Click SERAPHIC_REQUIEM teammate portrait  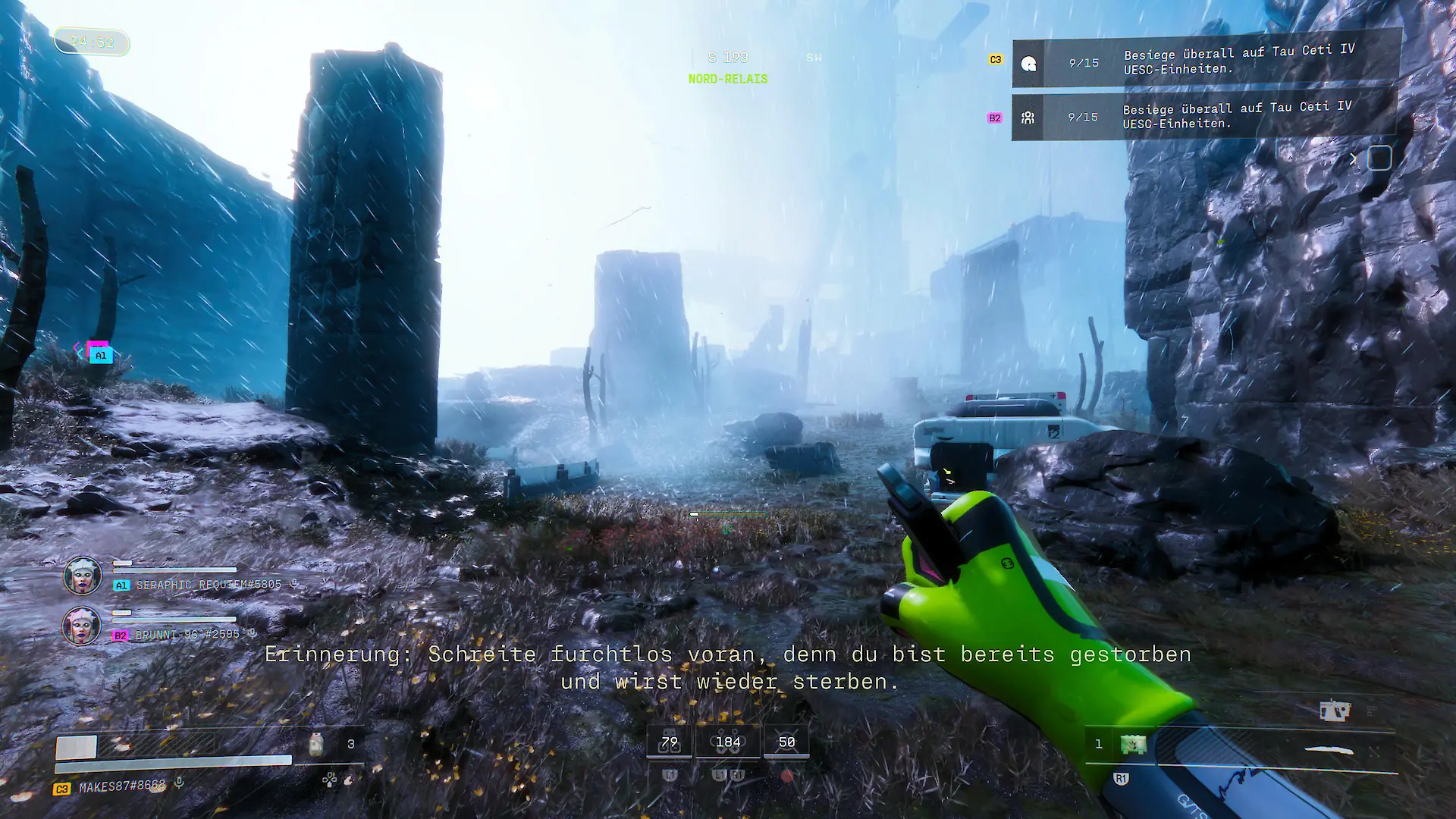click(x=82, y=576)
